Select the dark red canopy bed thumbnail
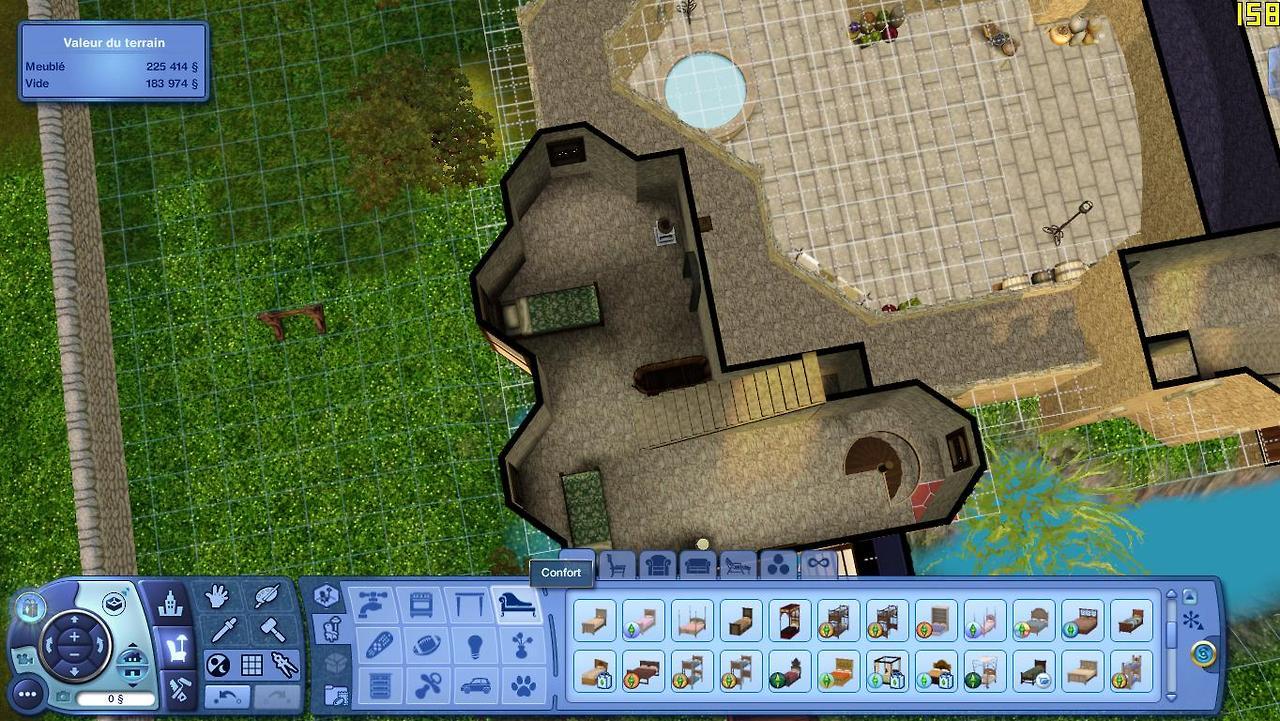1280x721 pixels. [x=790, y=620]
